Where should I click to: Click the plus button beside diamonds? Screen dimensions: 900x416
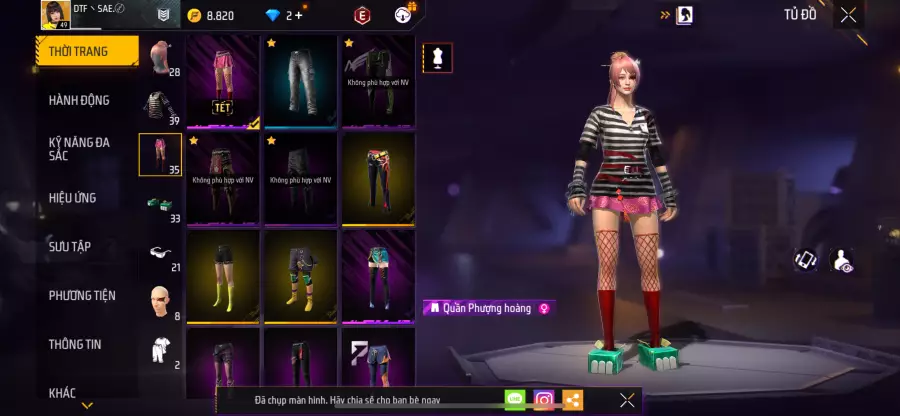point(299,15)
